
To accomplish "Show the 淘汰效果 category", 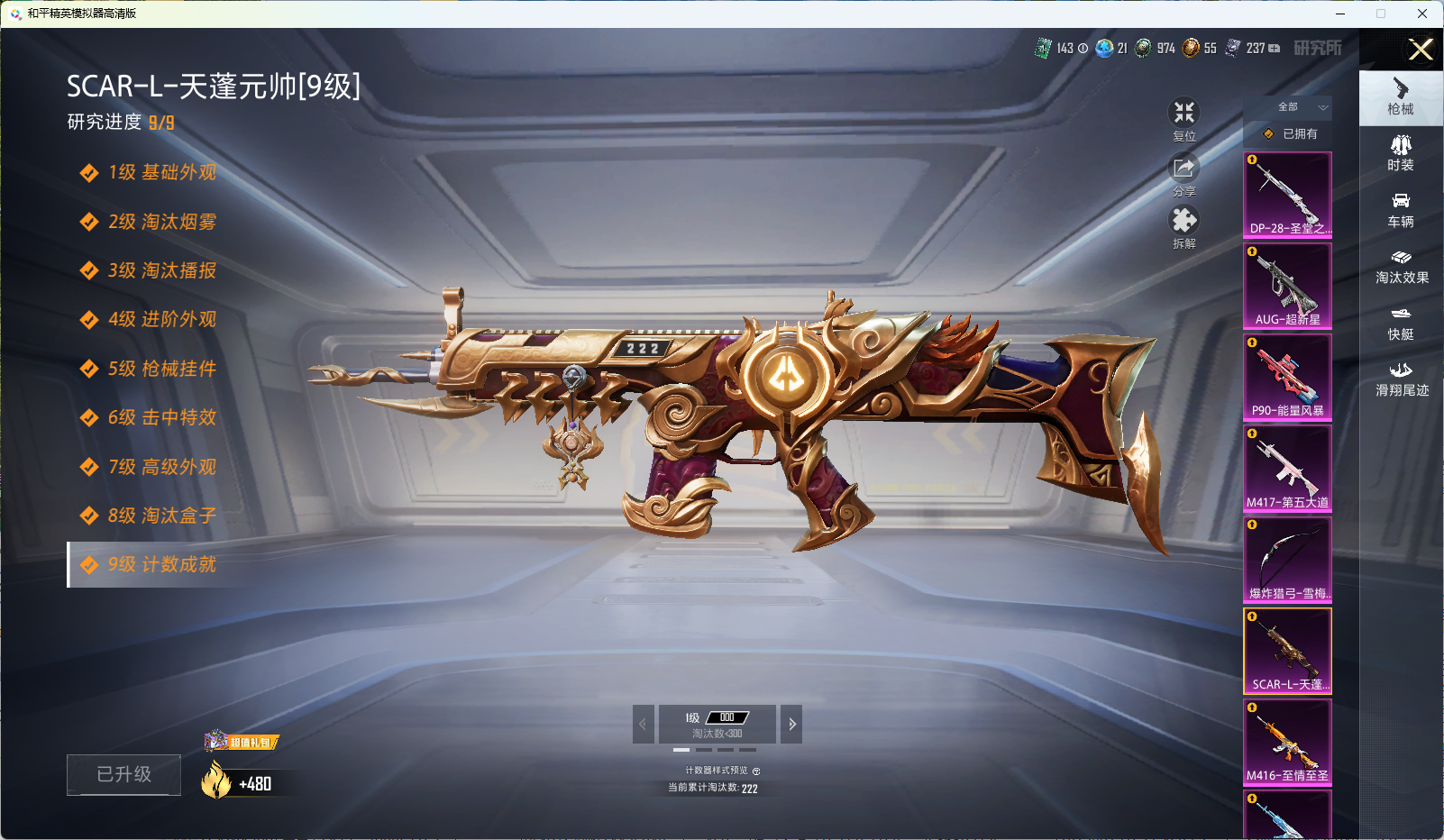I will pos(1401,267).
